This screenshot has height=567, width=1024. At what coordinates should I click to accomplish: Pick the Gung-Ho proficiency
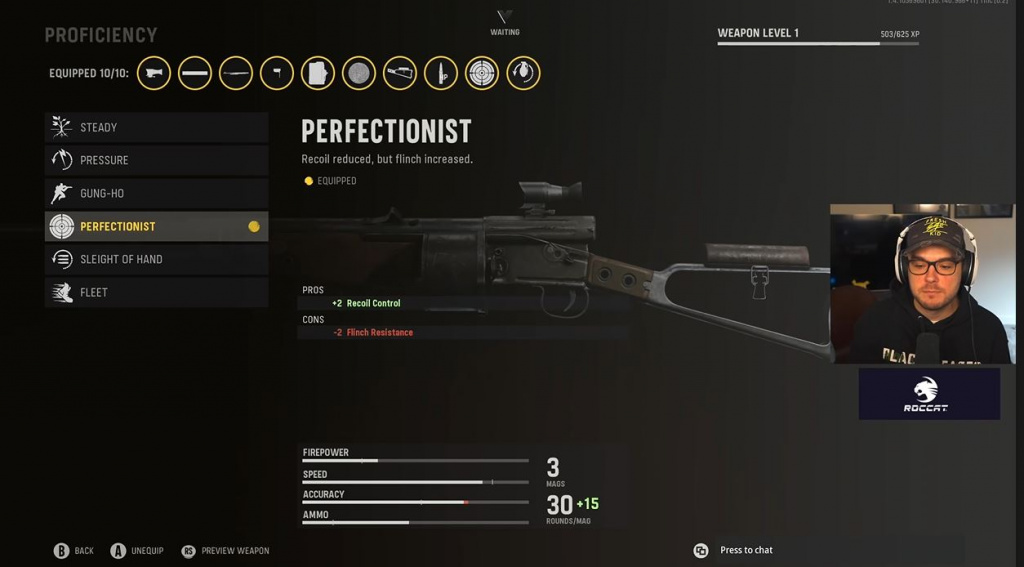(156, 193)
